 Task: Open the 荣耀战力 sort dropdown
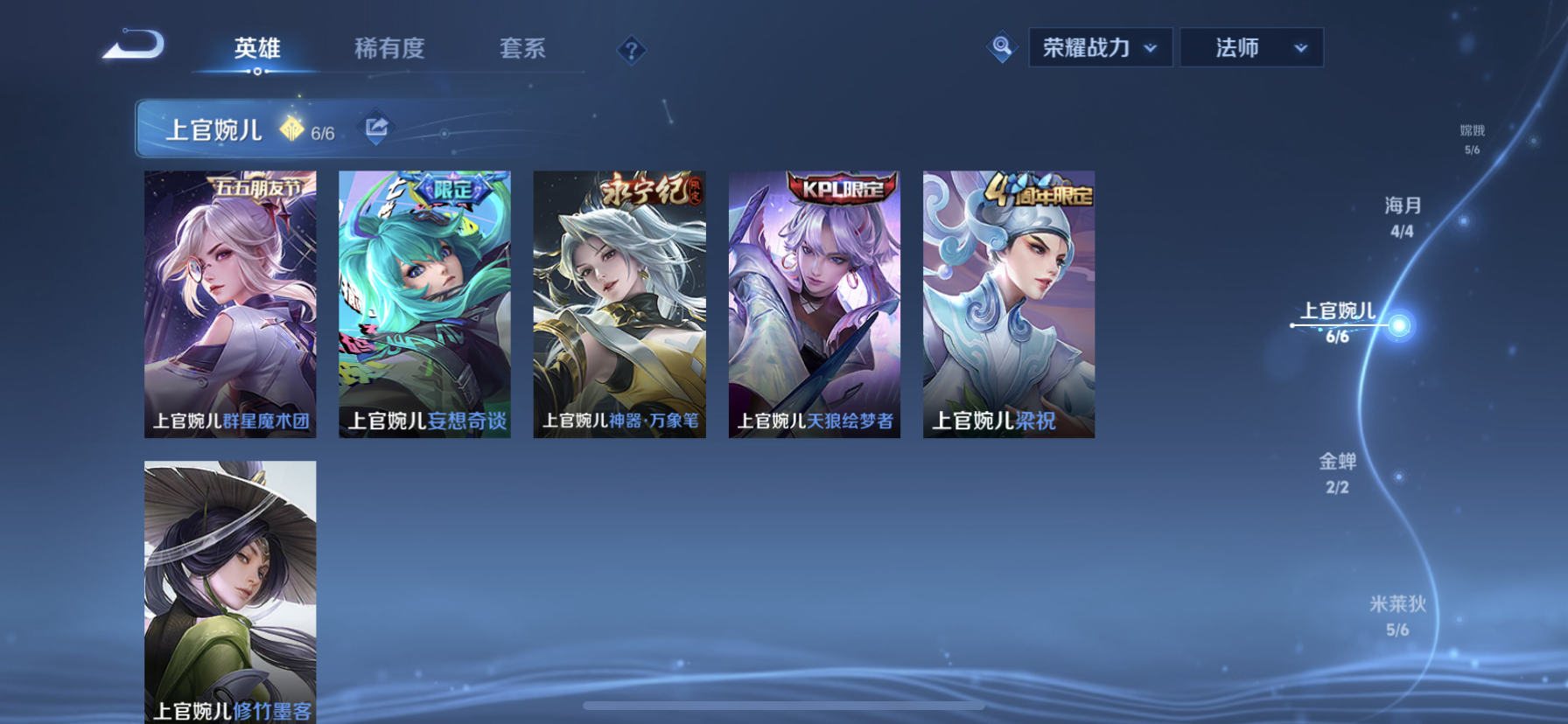click(1085, 47)
